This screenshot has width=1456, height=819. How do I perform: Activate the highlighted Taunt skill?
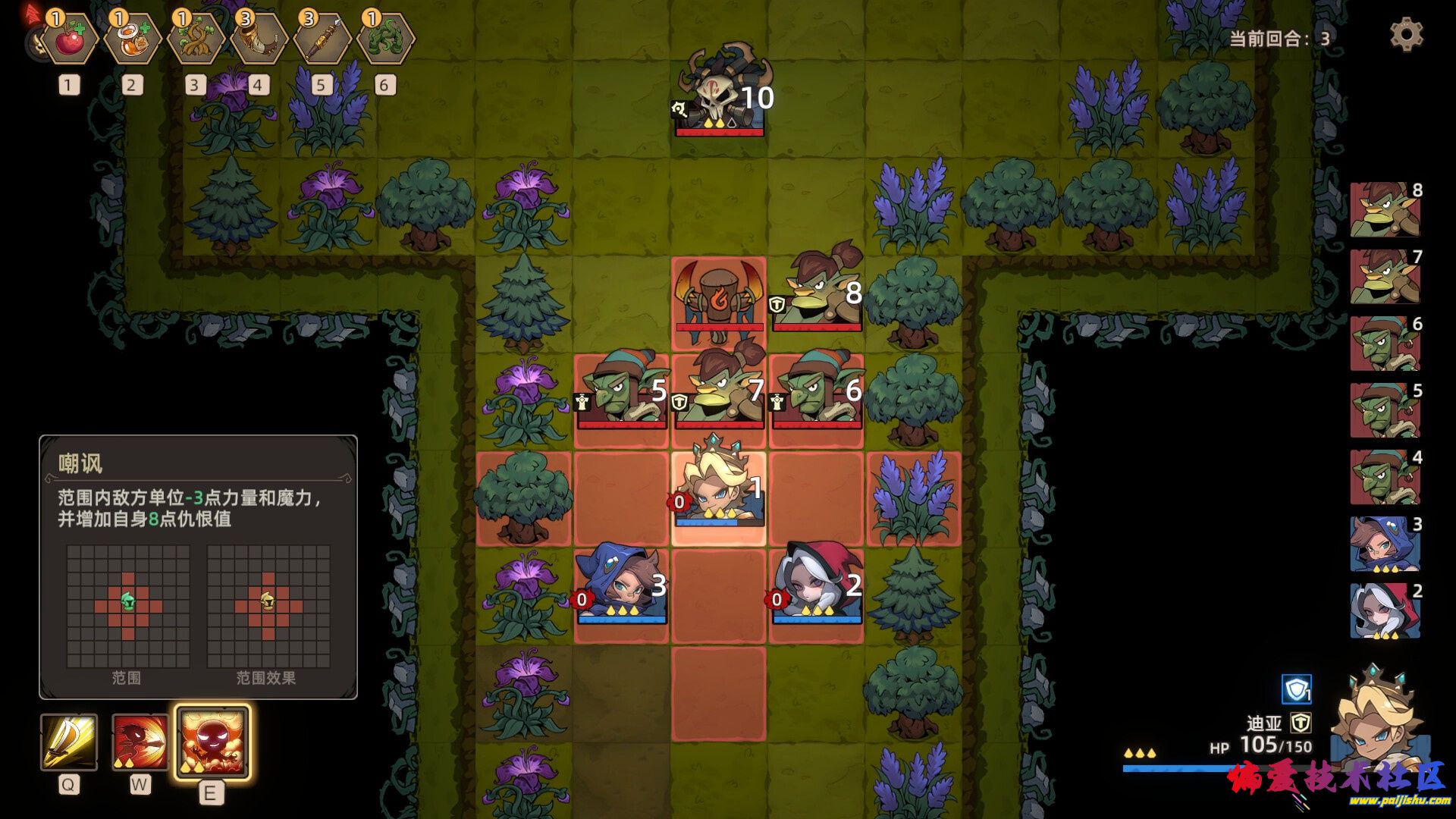click(x=212, y=742)
